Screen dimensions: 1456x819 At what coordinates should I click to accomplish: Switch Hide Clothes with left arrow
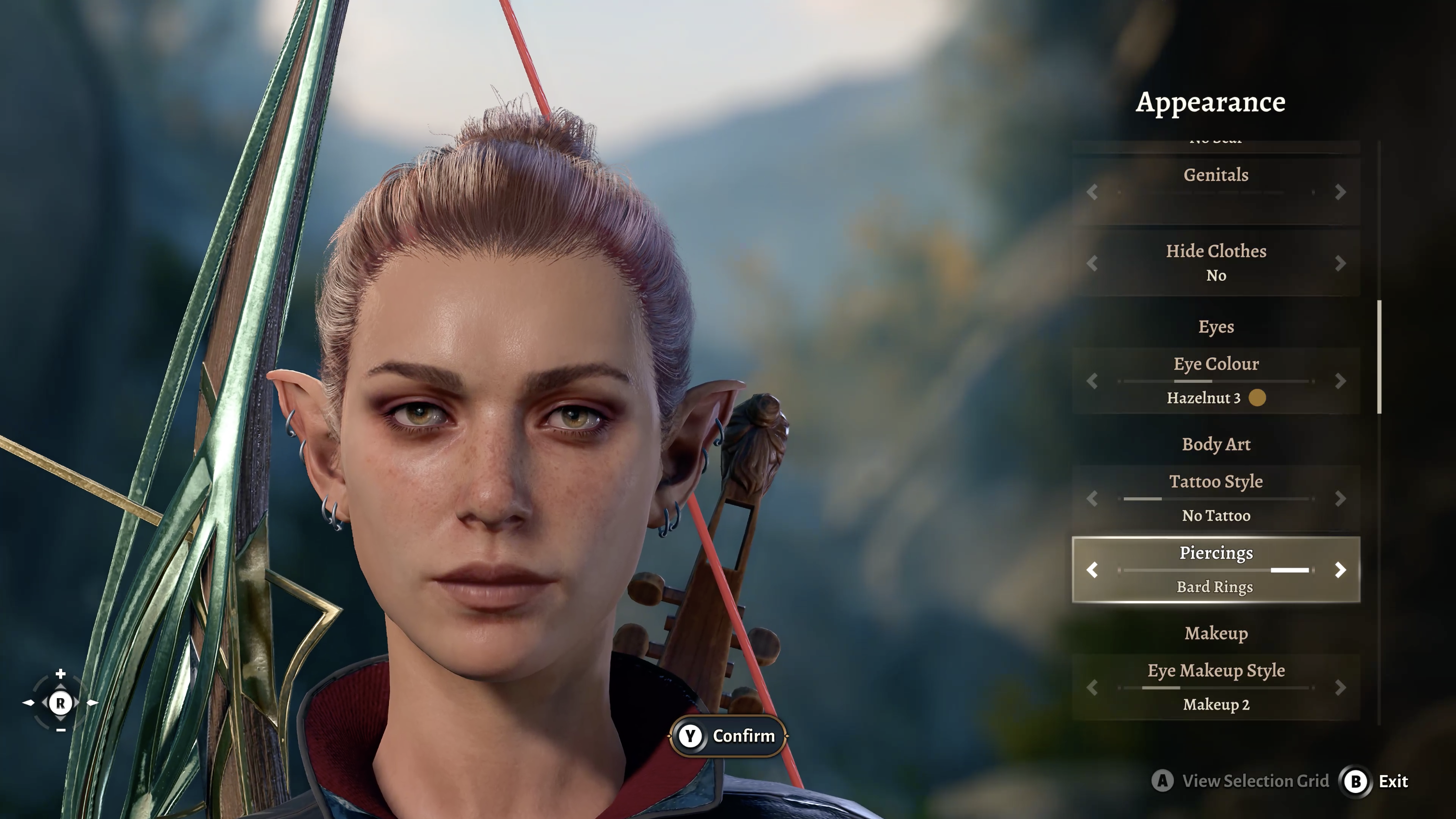tap(1092, 263)
